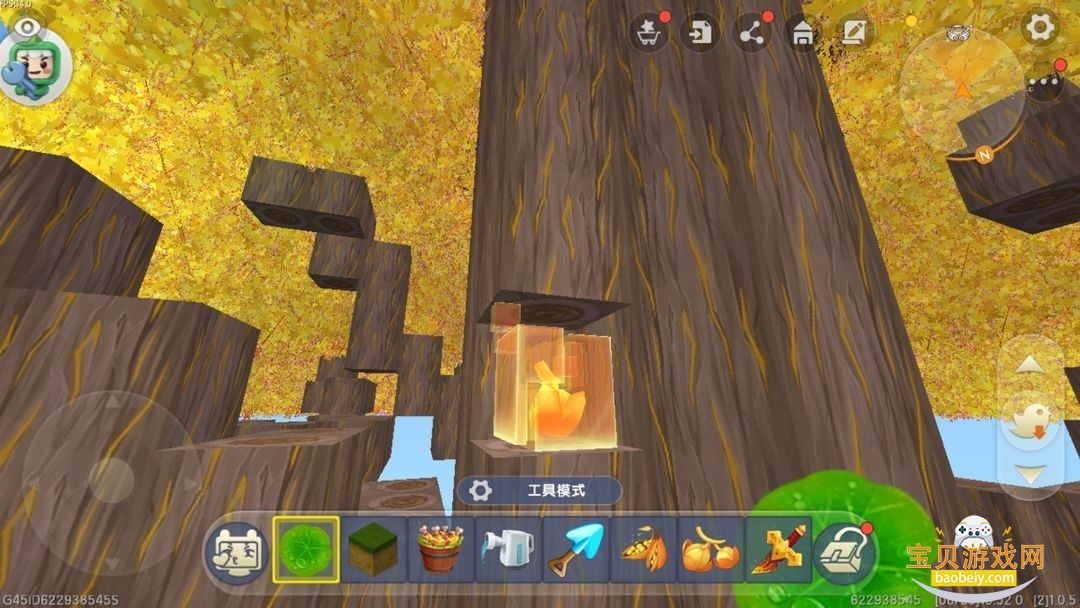Open the backpack inventory button
Viewport: 1080px width, 608px height.
pyautogui.click(x=844, y=551)
